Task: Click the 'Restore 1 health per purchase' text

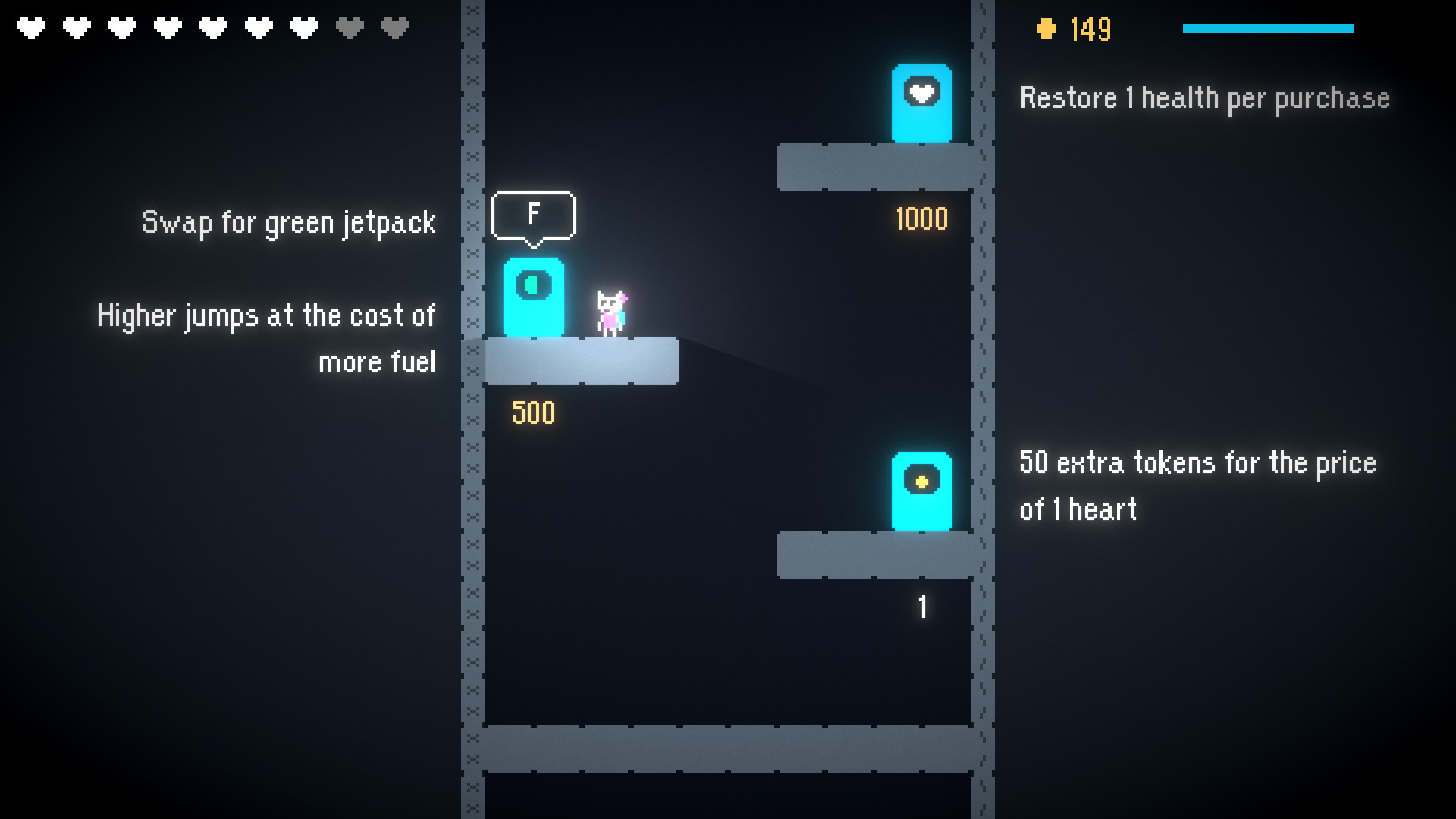Action: coord(1204,98)
